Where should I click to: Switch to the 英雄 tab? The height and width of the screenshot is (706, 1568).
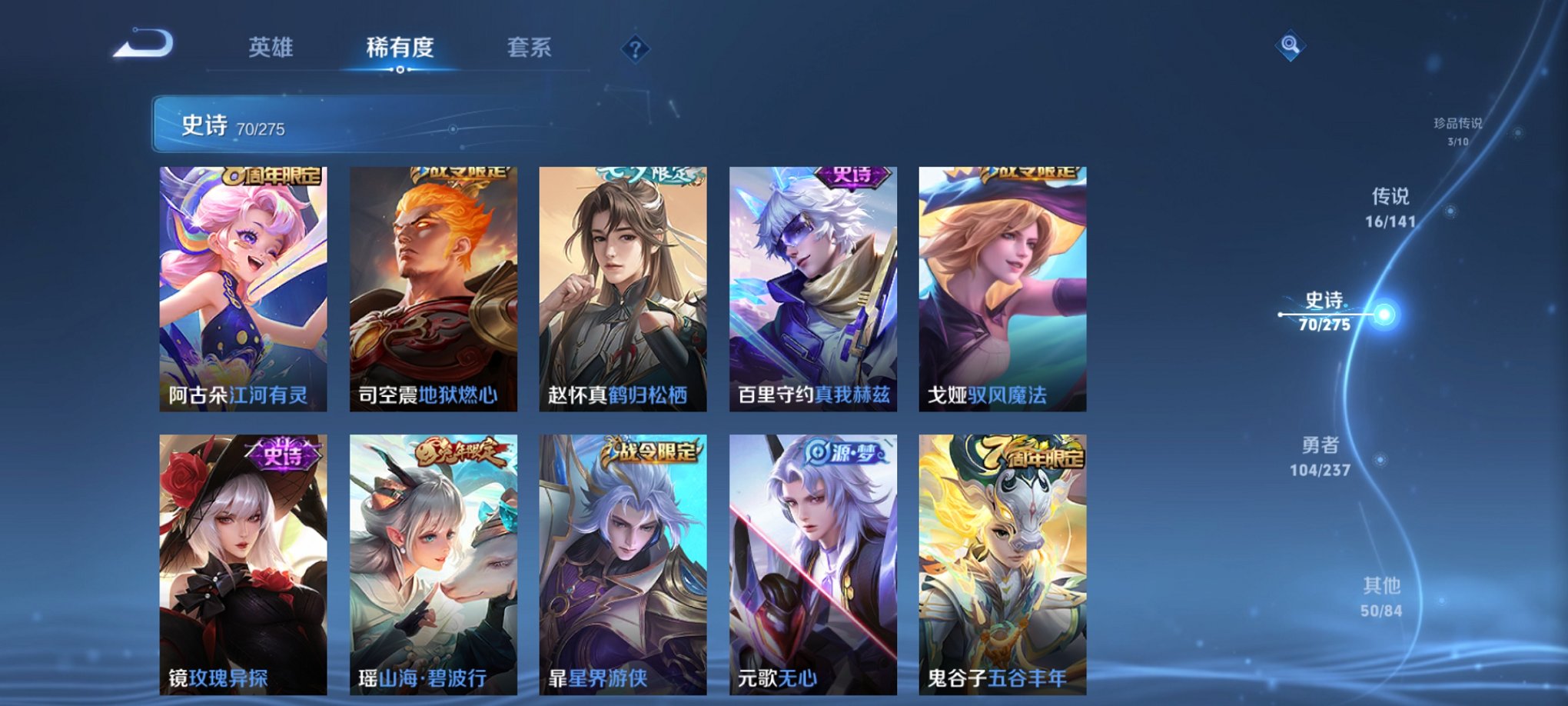coord(271,48)
